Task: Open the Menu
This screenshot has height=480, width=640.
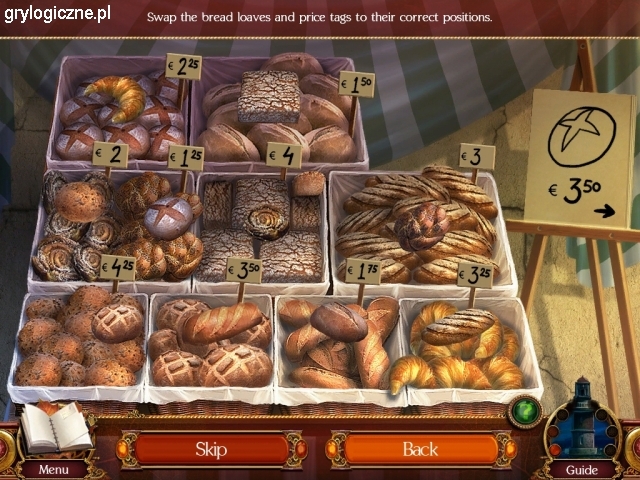Action: (54, 469)
